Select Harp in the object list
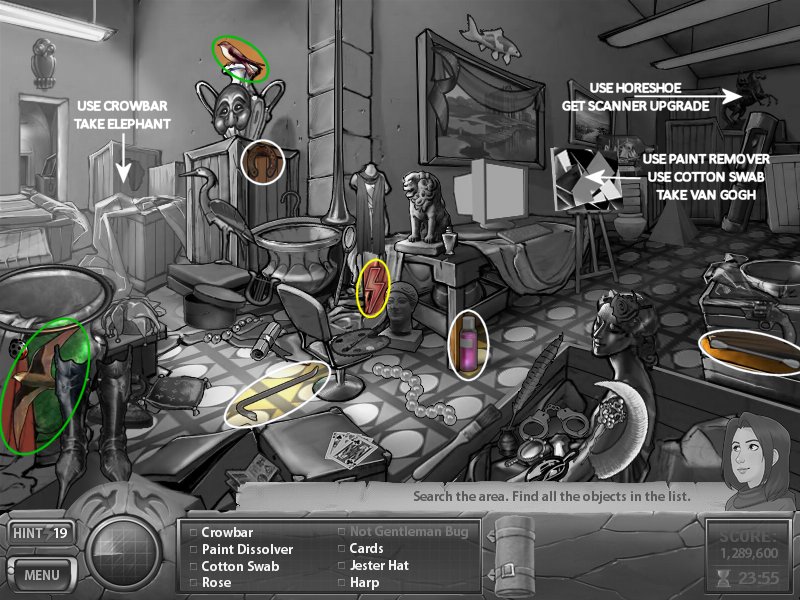The width and height of the screenshot is (800, 600). [x=364, y=582]
